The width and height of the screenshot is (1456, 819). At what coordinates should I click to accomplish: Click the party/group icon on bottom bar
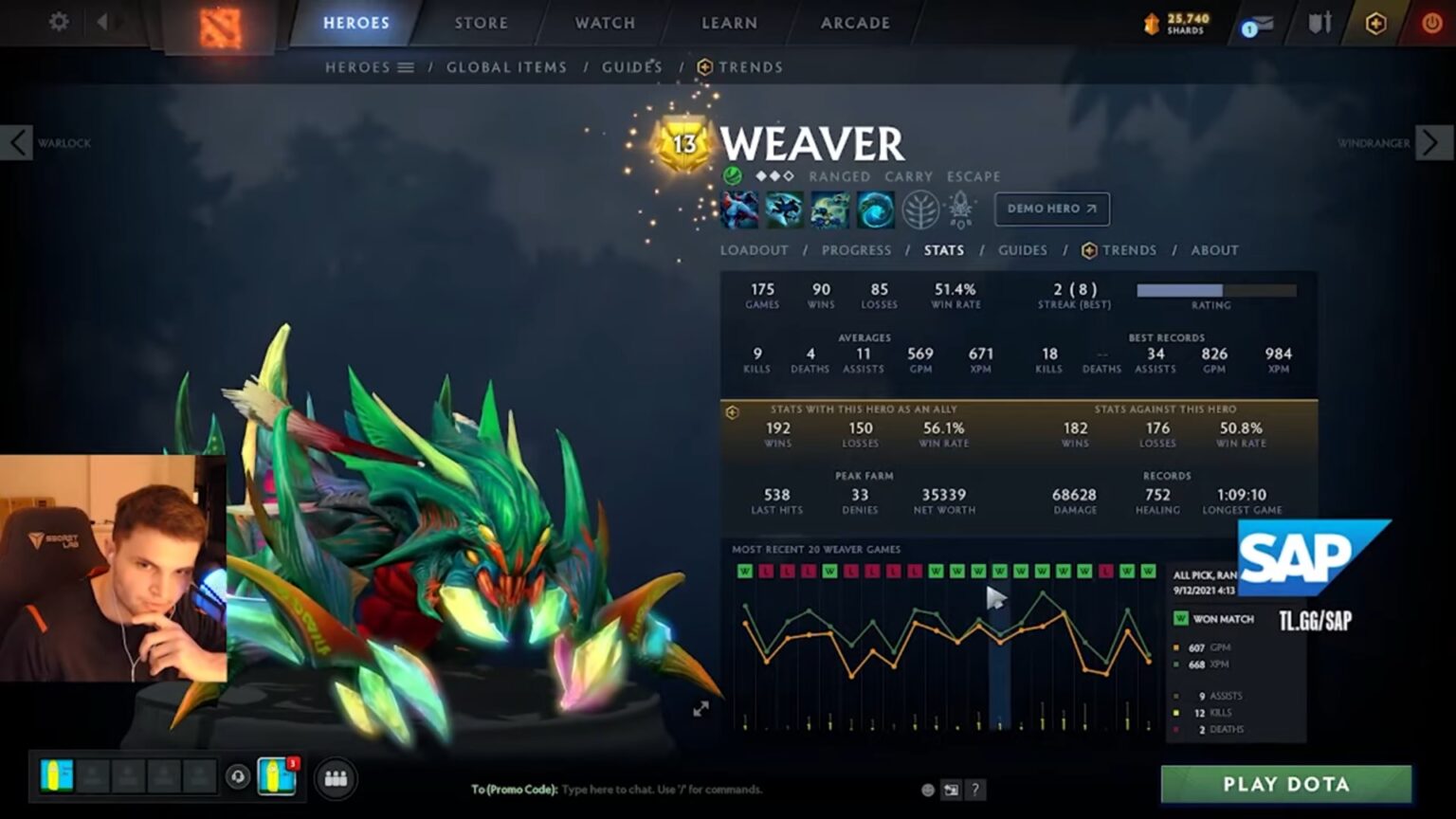pos(337,776)
